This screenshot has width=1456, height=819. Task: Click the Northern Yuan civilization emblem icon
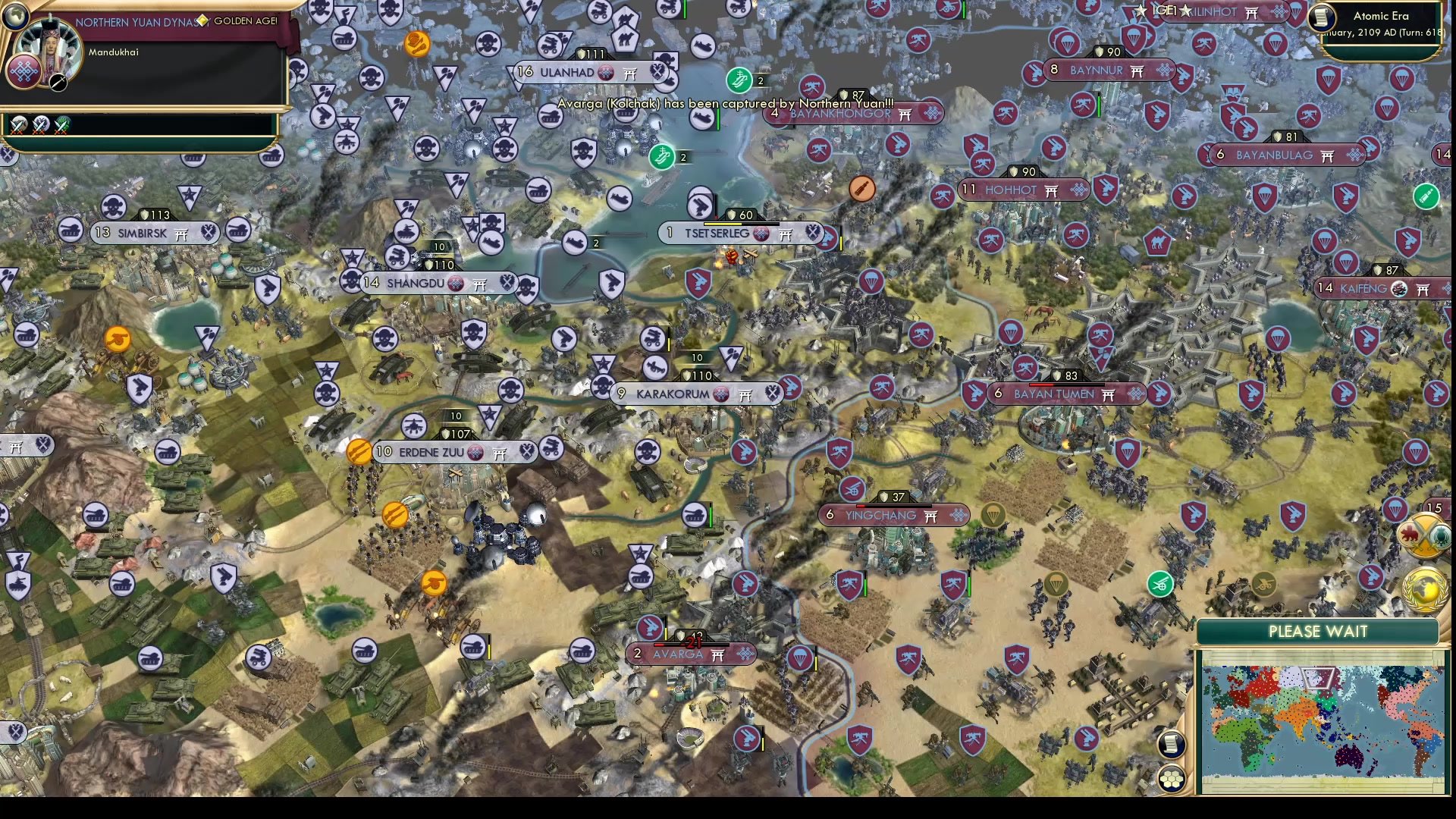(23, 71)
